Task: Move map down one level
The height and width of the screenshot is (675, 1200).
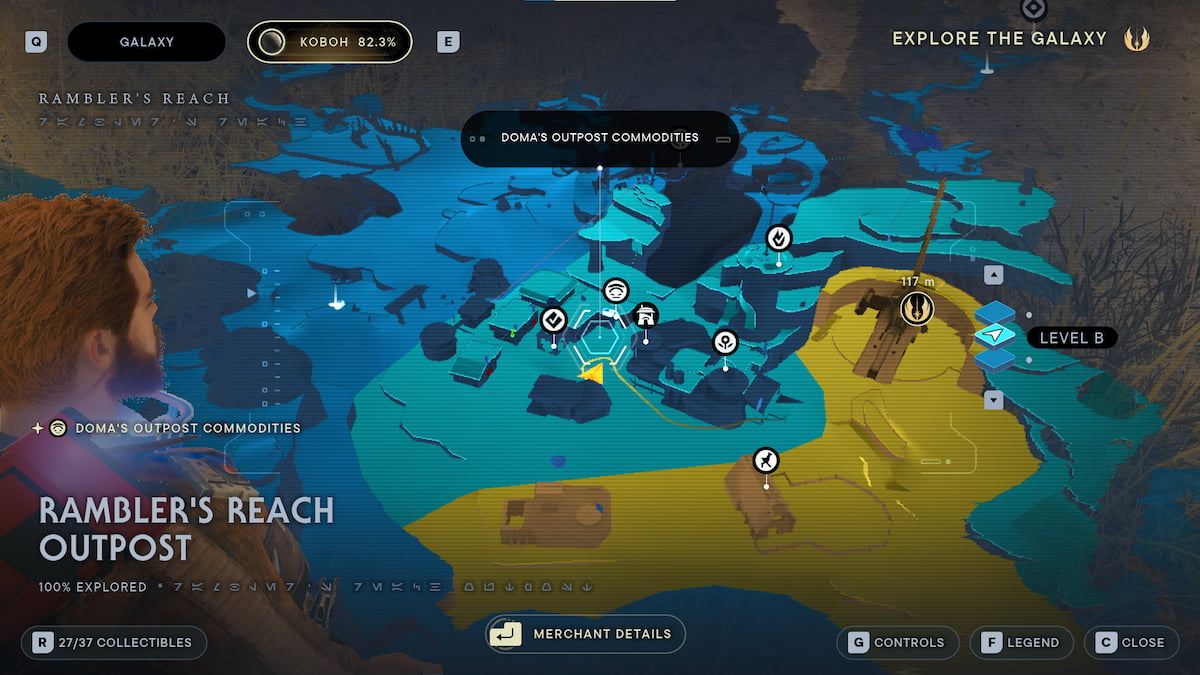Action: coord(994,400)
